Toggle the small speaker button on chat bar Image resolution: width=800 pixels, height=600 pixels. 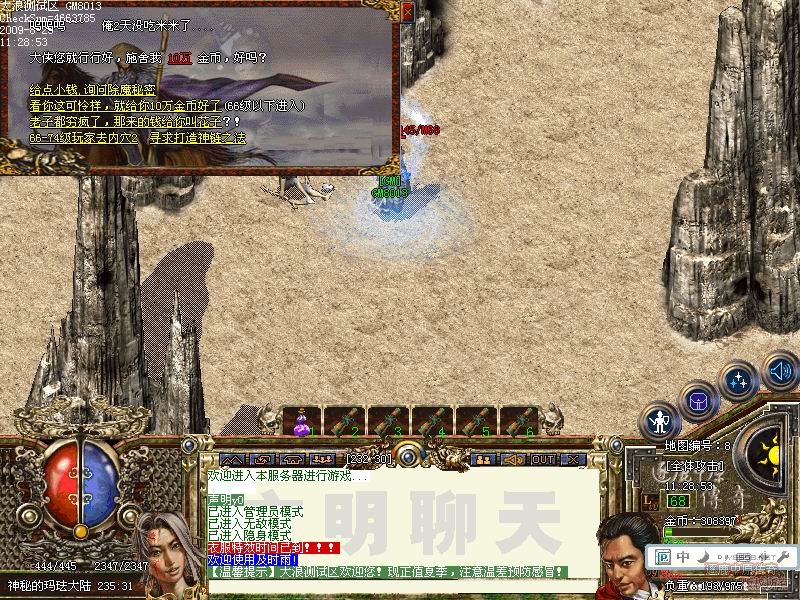tap(513, 460)
